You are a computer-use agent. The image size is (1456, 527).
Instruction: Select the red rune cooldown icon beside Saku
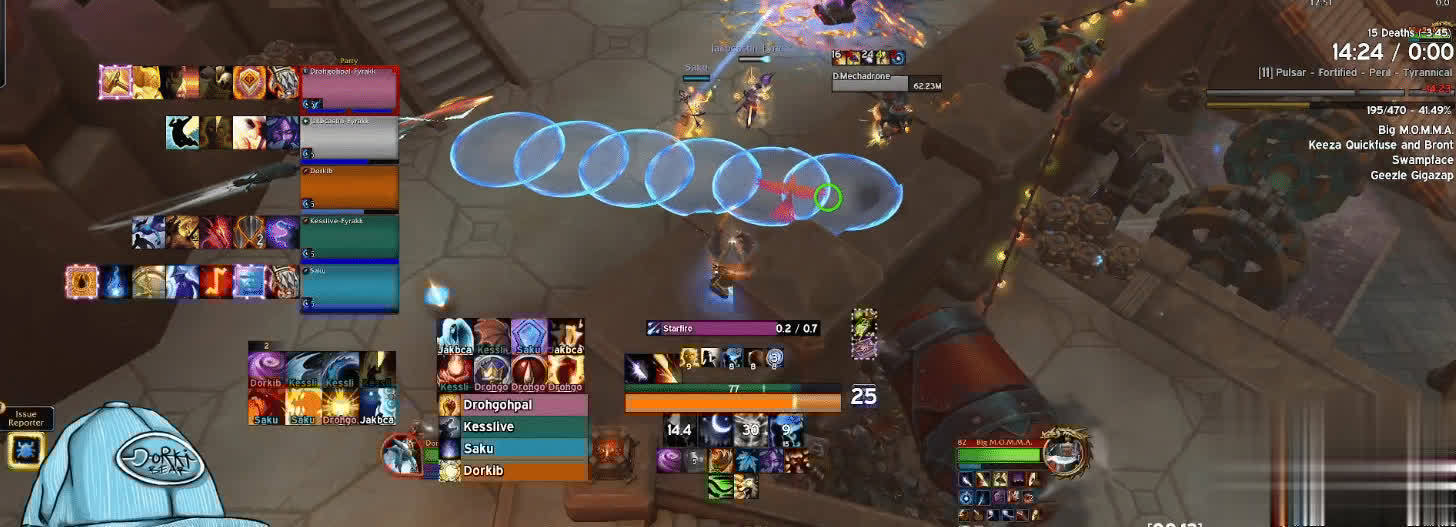coord(215,282)
